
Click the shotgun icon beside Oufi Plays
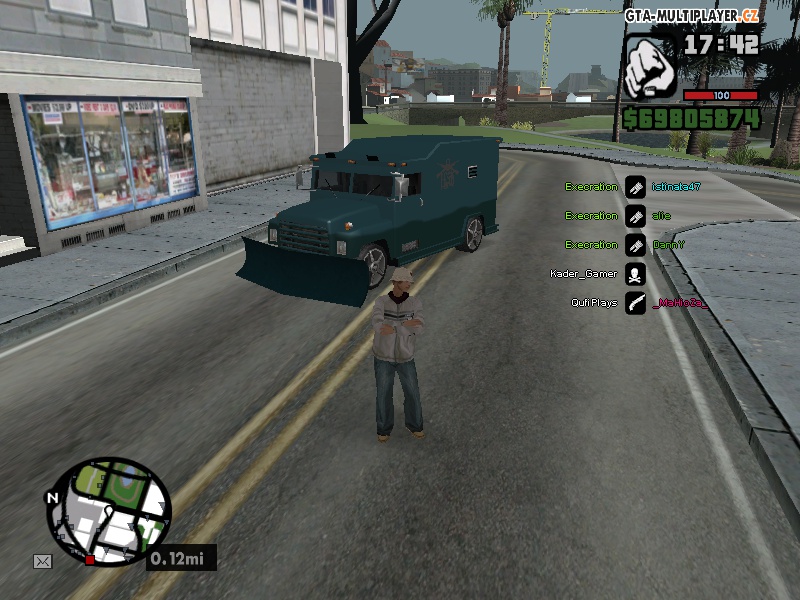[635, 303]
